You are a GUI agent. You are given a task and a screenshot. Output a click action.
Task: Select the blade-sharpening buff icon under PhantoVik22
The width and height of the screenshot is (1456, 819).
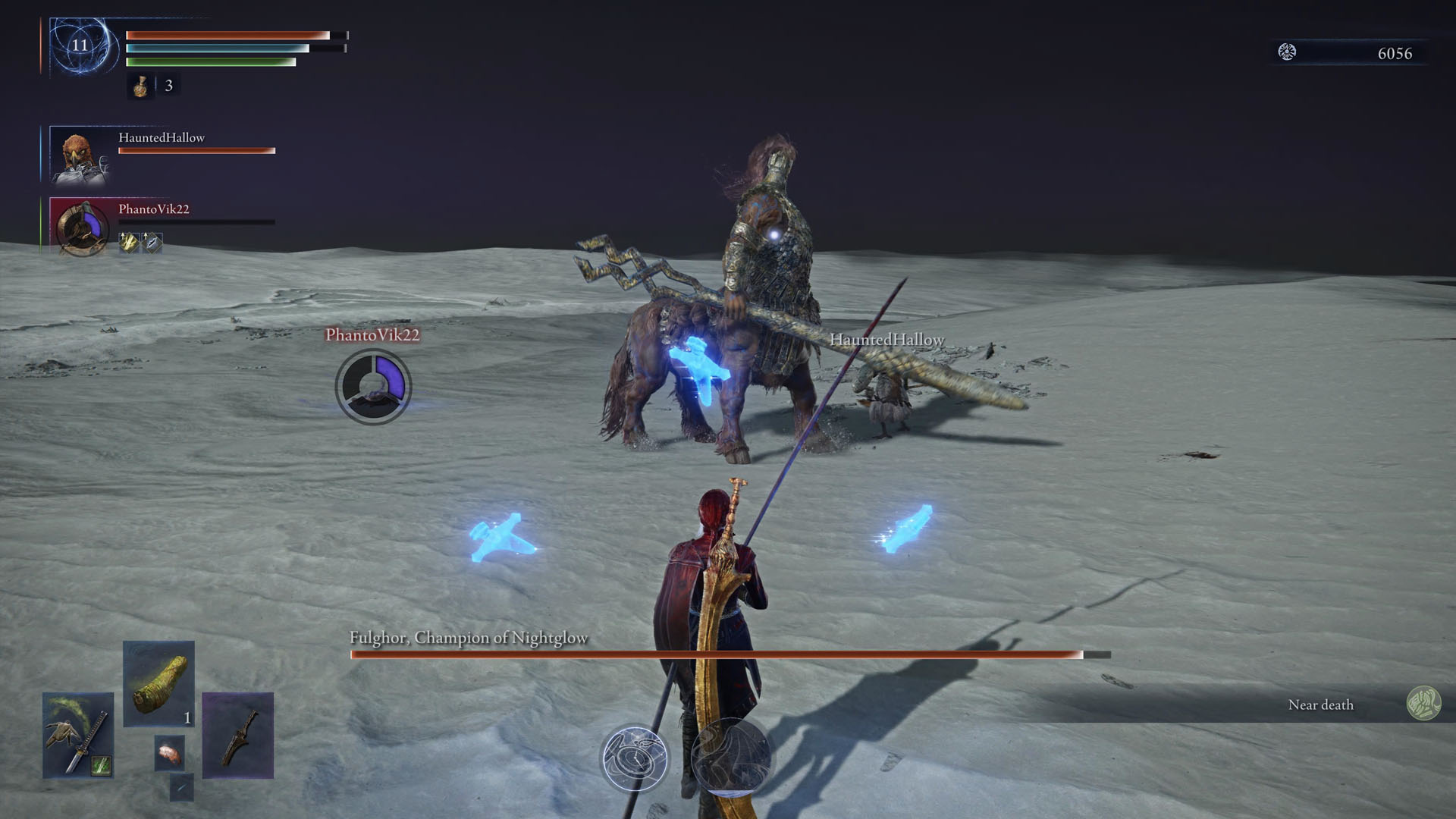[x=151, y=243]
